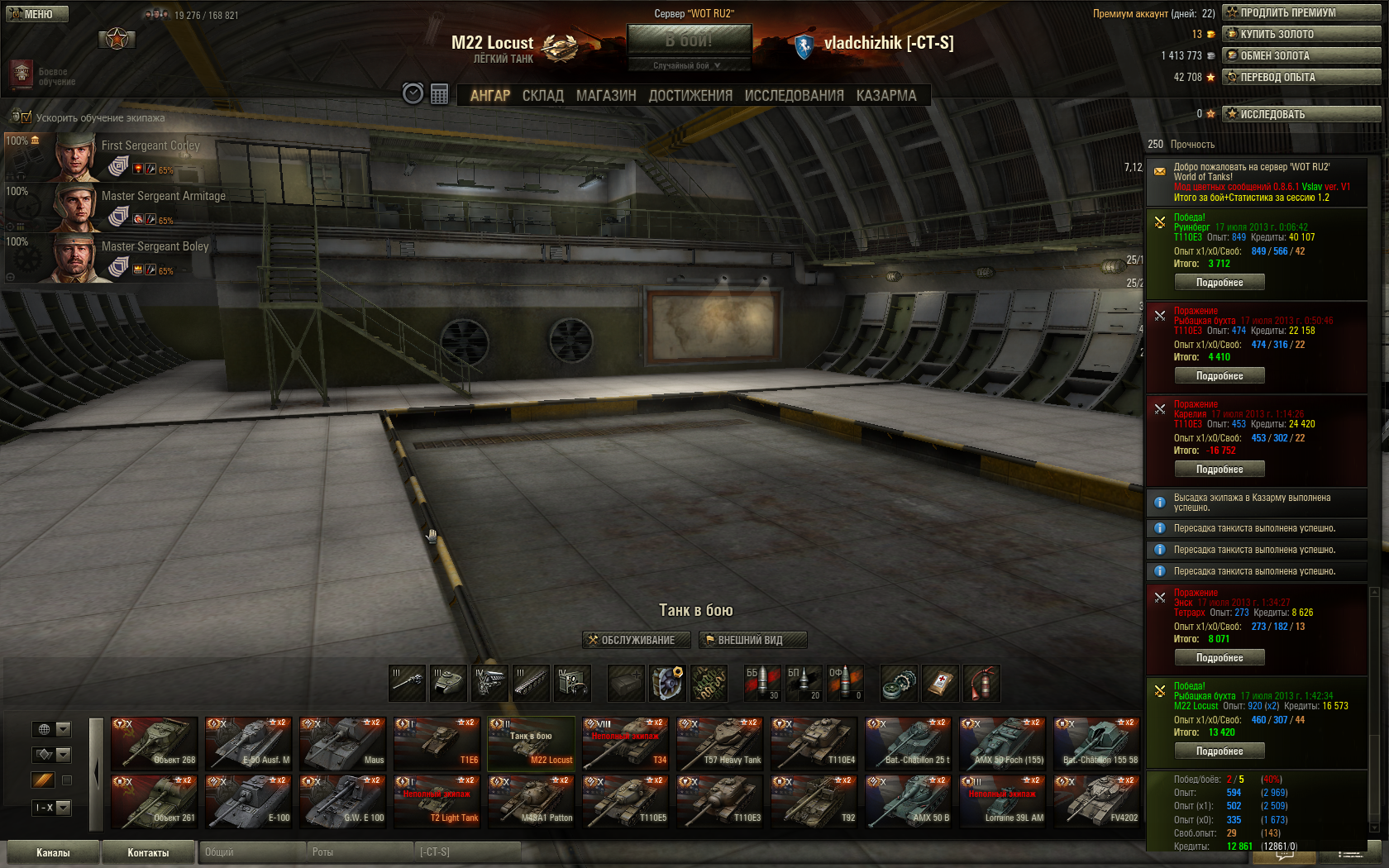Open the Контакты button

pyautogui.click(x=148, y=852)
